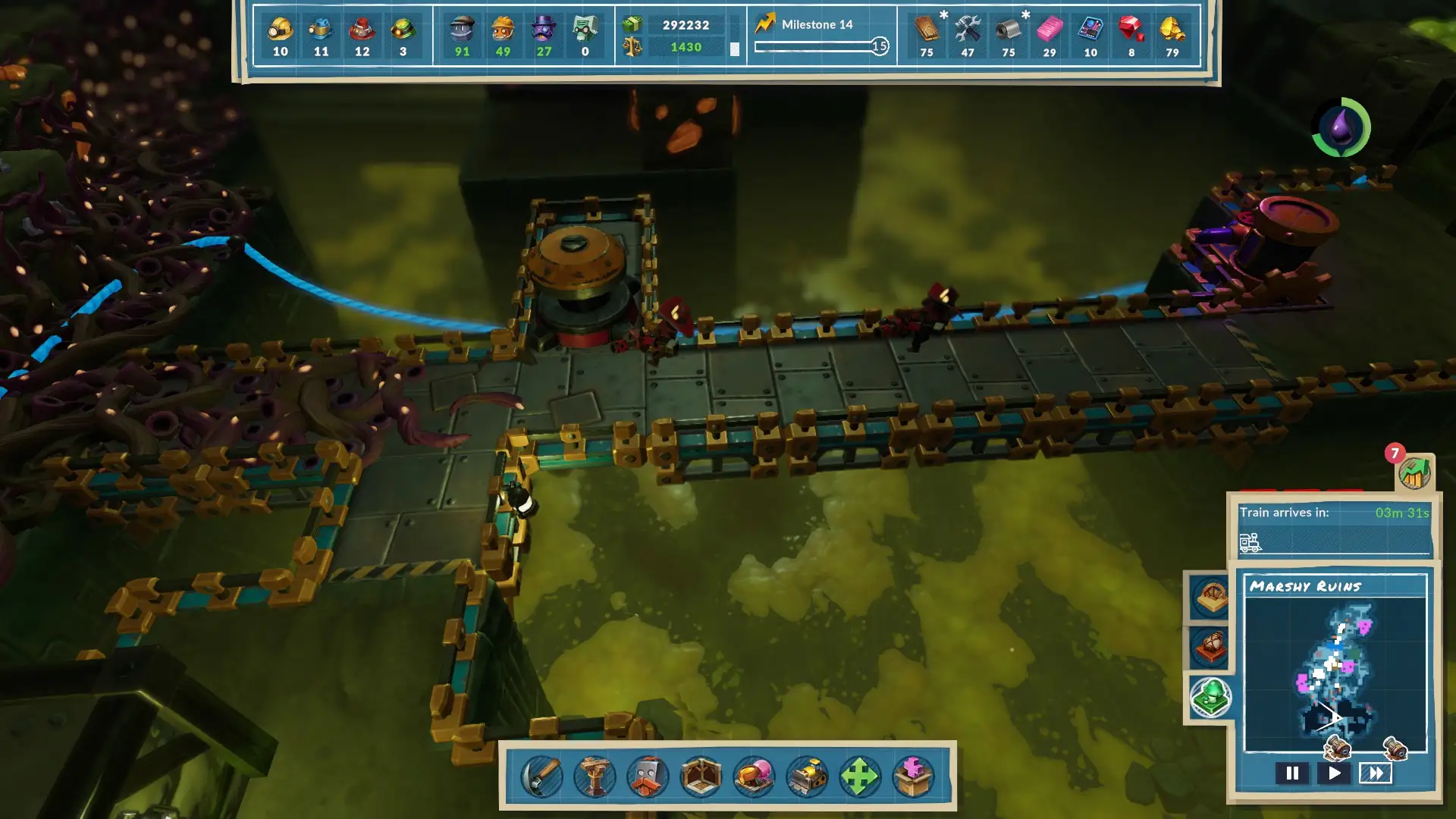
Task: Pause the game simulation
Action: click(x=1293, y=774)
